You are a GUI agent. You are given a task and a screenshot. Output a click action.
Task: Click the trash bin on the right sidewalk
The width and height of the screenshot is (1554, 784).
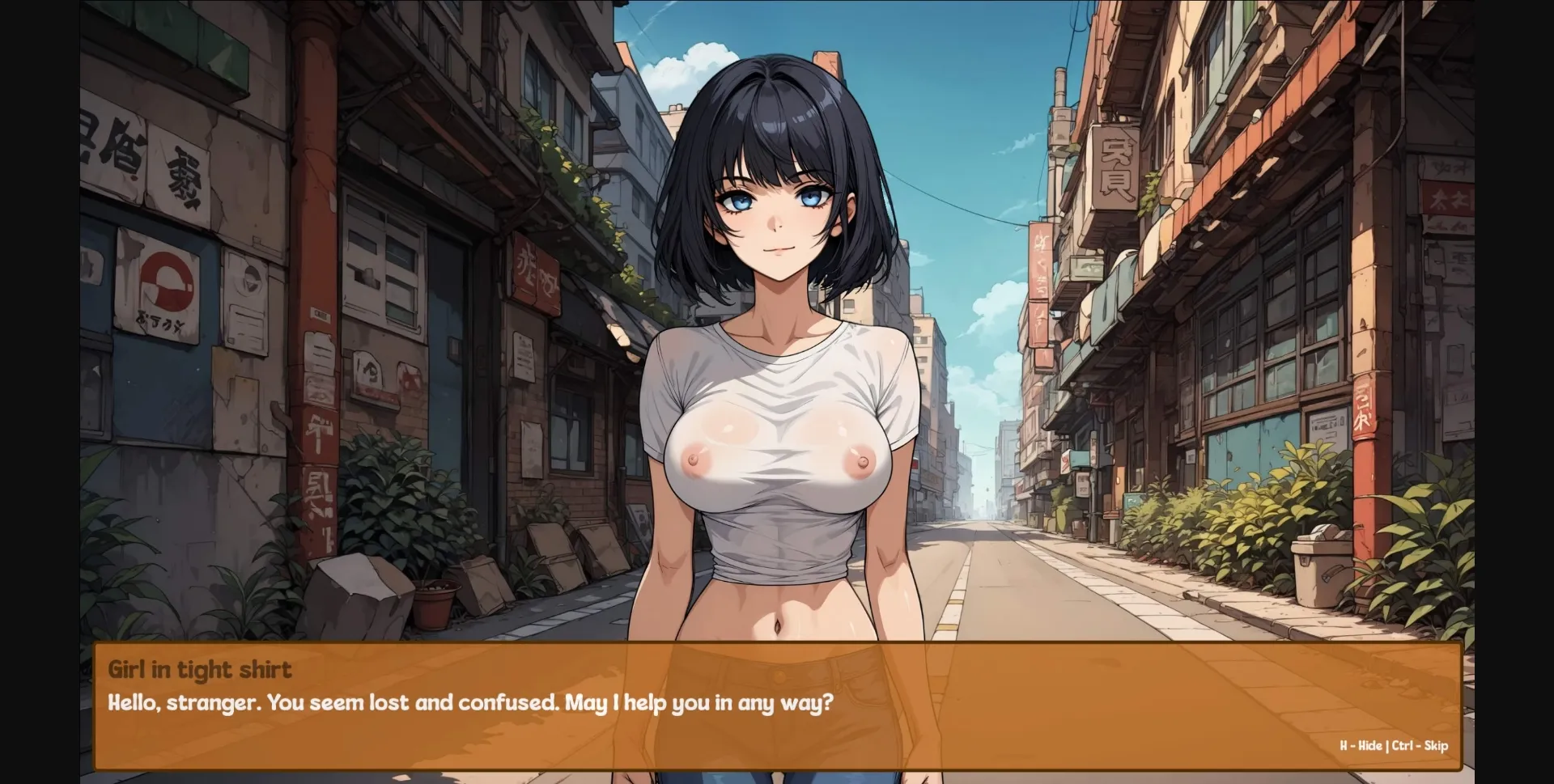point(1322,570)
